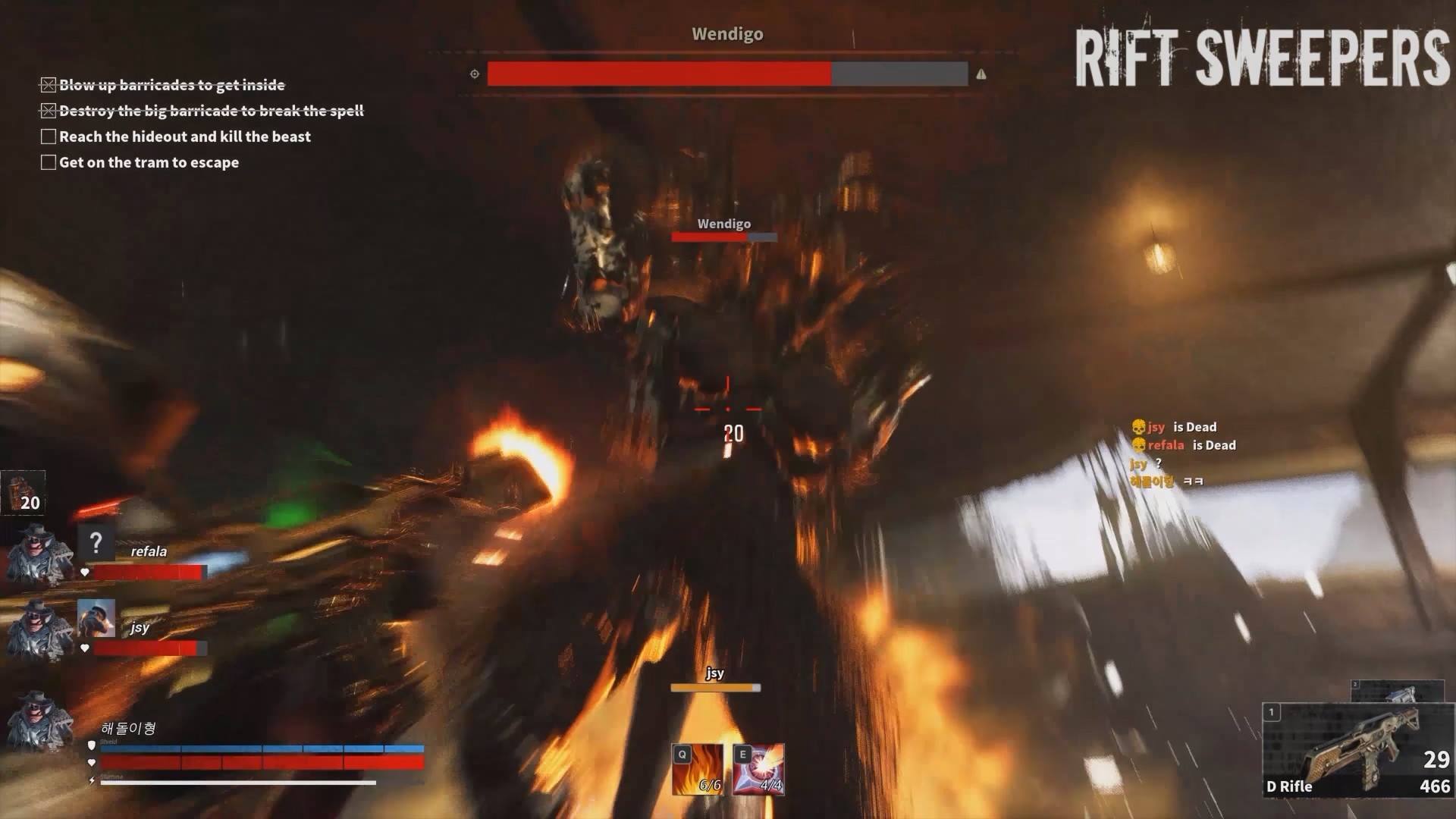The height and width of the screenshot is (819, 1456).
Task: Check the 'Get on the tram to escape' objective
Action: (48, 162)
